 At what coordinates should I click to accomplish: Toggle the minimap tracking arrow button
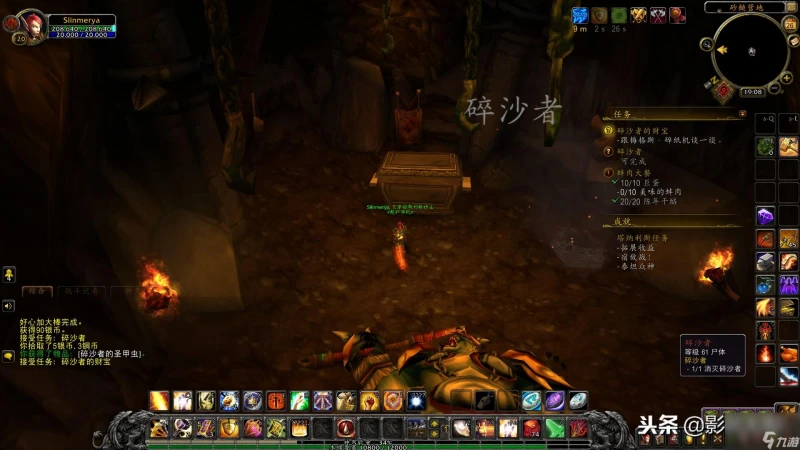pyautogui.click(x=720, y=47)
